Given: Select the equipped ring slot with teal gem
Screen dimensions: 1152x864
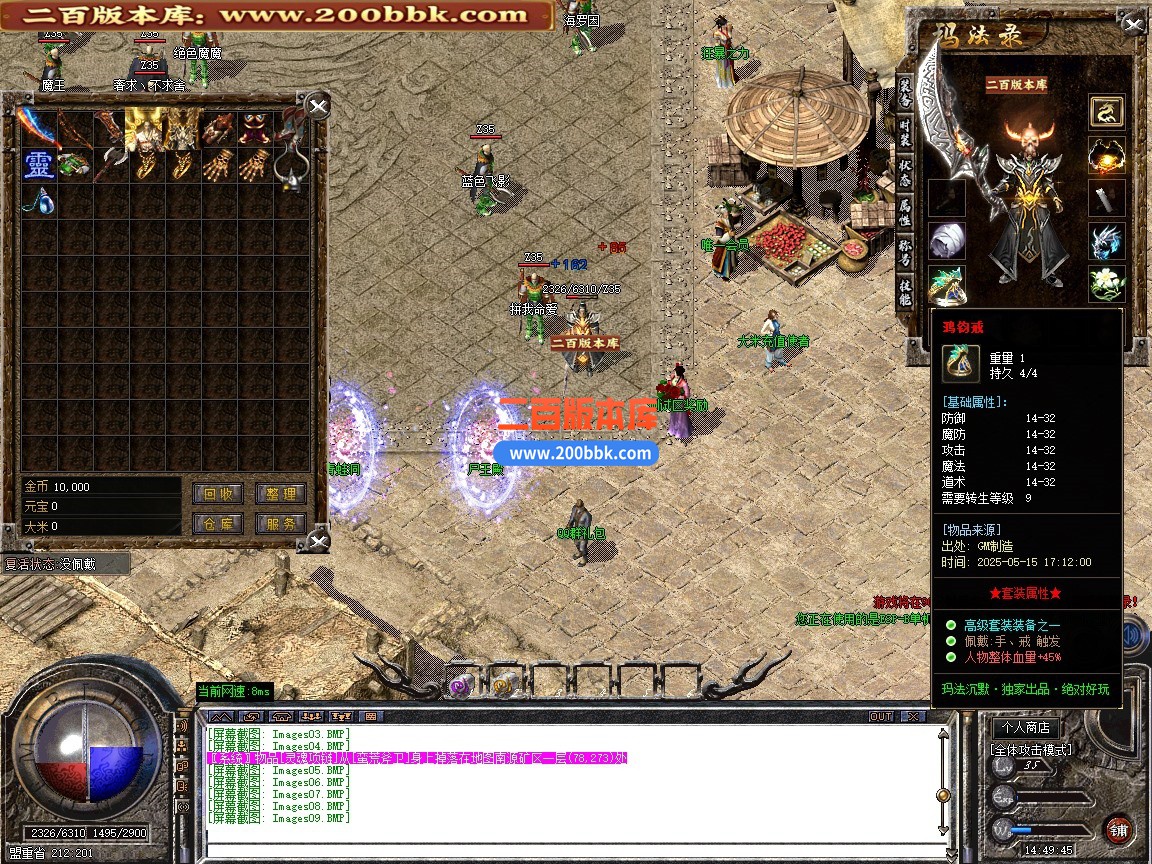Looking at the screenshot, I should pyautogui.click(x=946, y=284).
